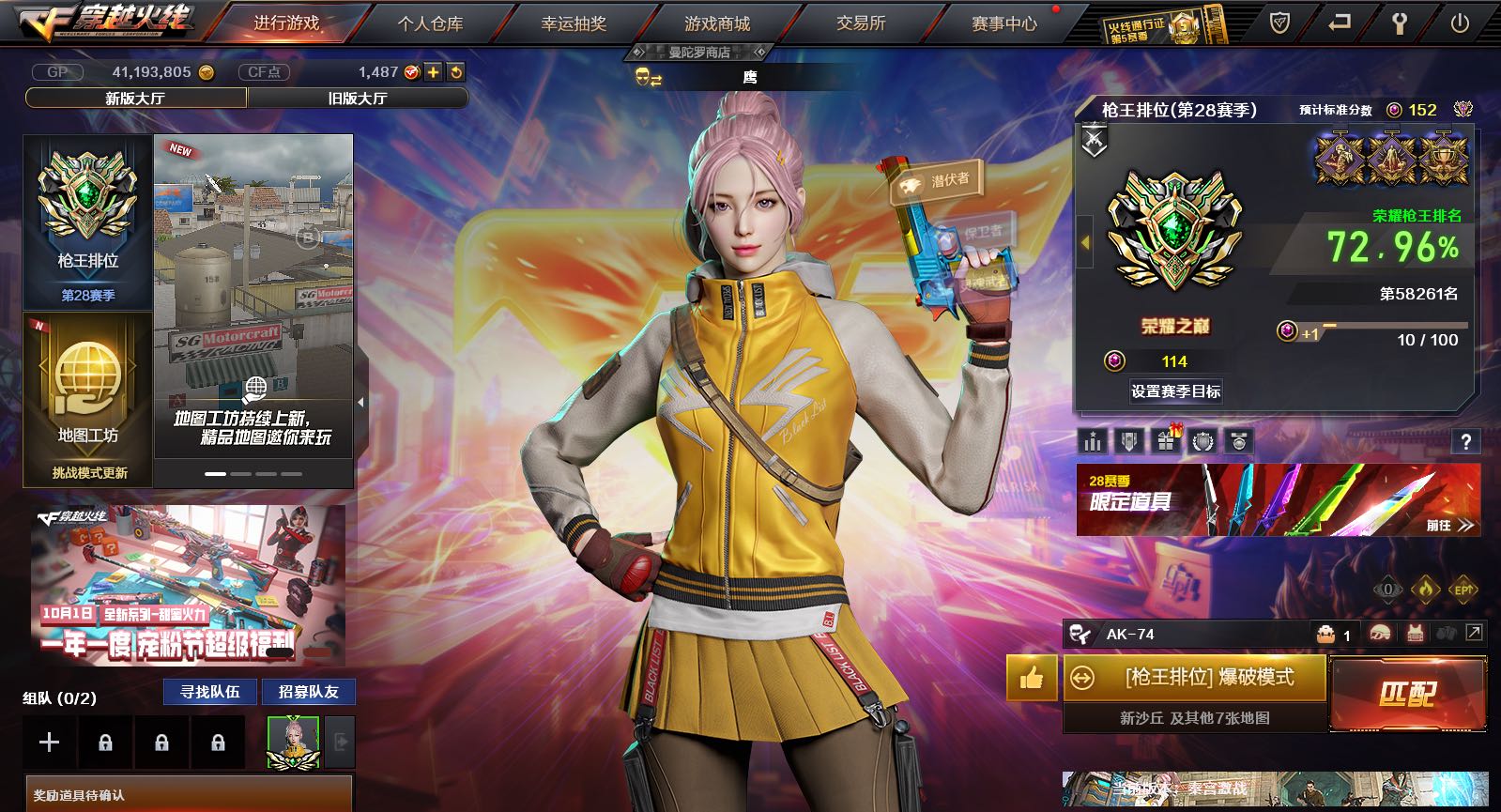Click the 设置赛季目标 season goal button
This screenshot has height=812, width=1501.
[x=1175, y=391]
